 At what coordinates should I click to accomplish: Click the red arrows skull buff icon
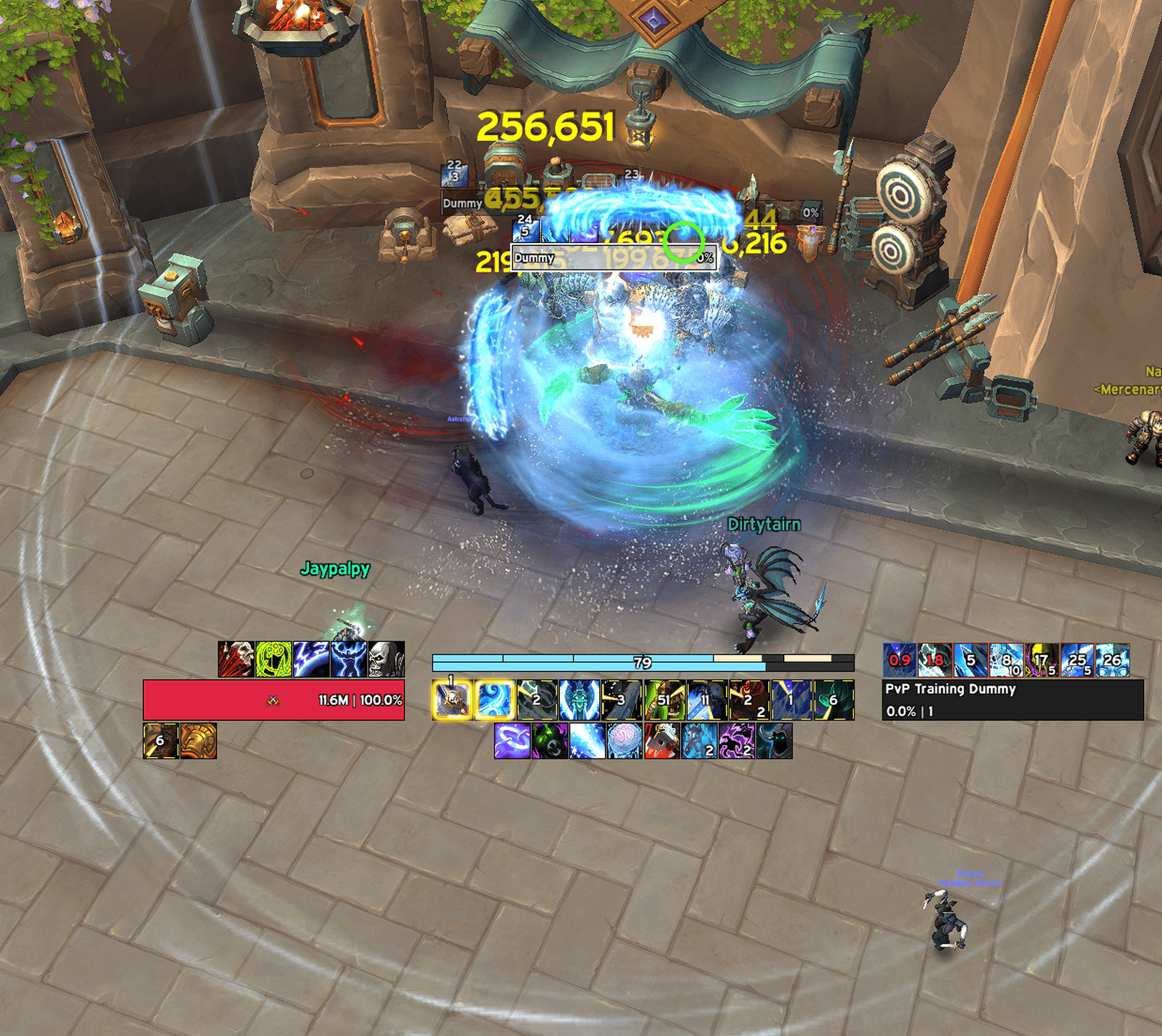click(x=235, y=658)
